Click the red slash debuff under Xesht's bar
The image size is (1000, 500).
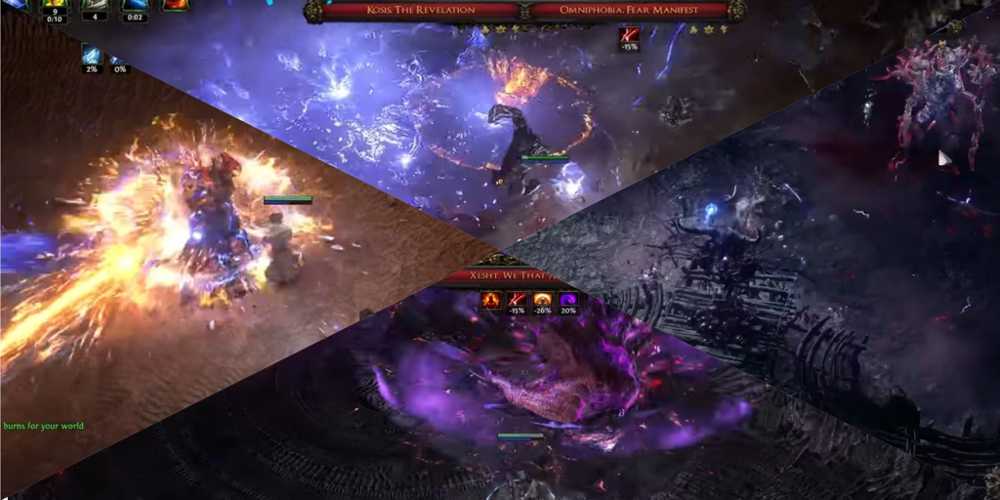pos(518,299)
